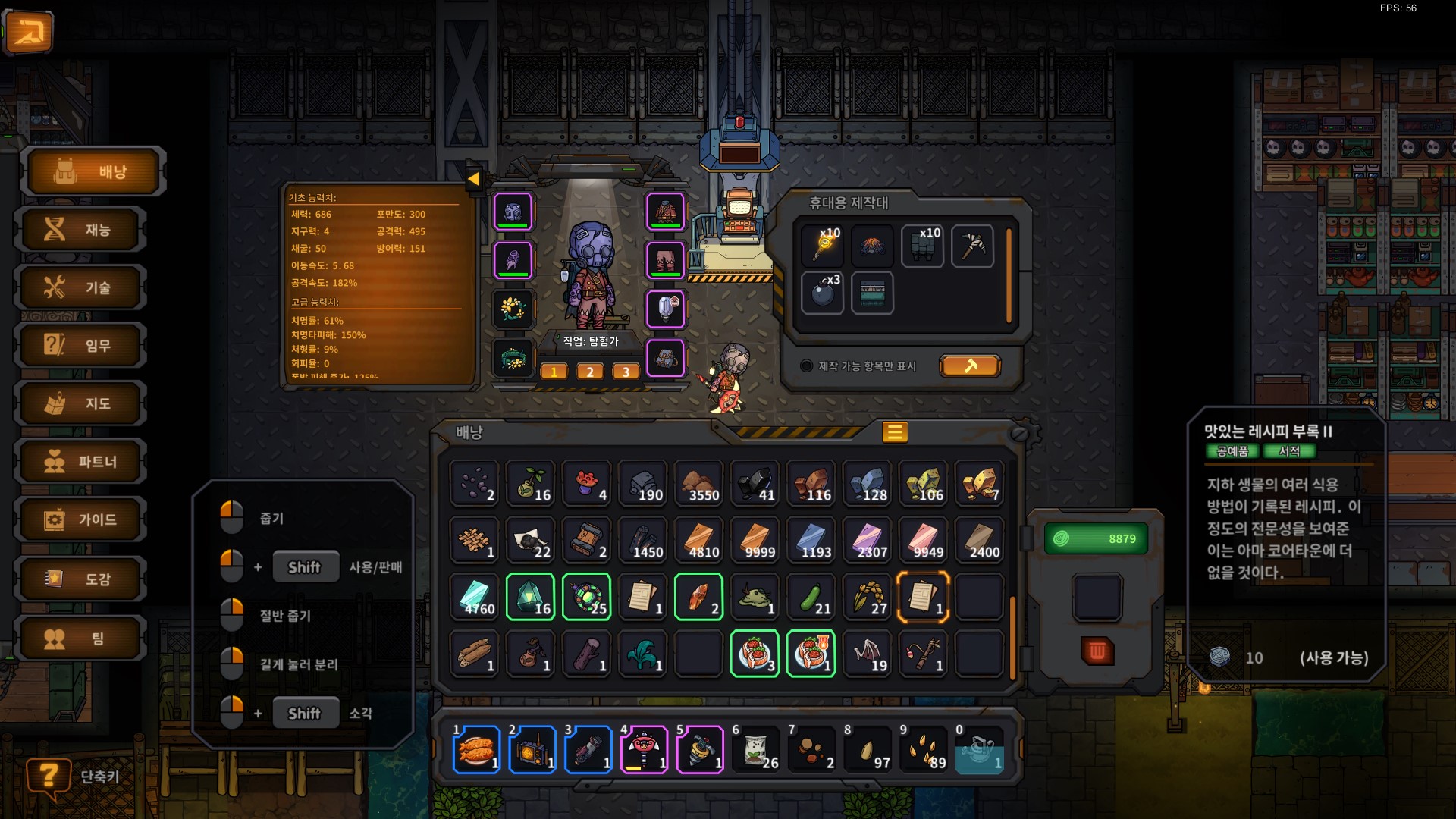Open the 지도 map menu
Screen dimensions: 1456x819
point(82,403)
